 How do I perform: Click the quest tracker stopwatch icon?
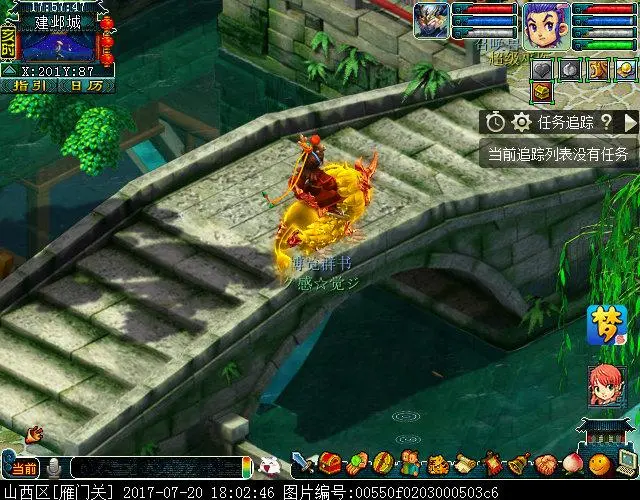click(x=497, y=122)
